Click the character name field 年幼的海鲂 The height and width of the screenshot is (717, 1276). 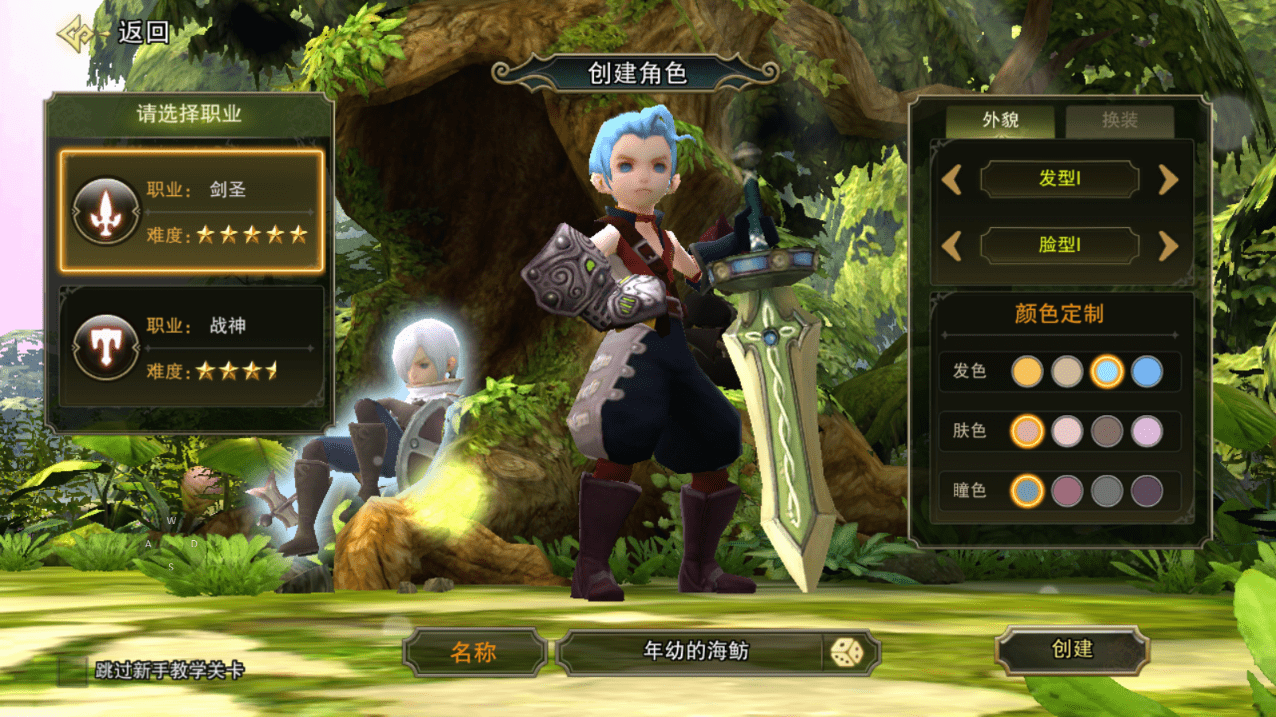(690, 653)
